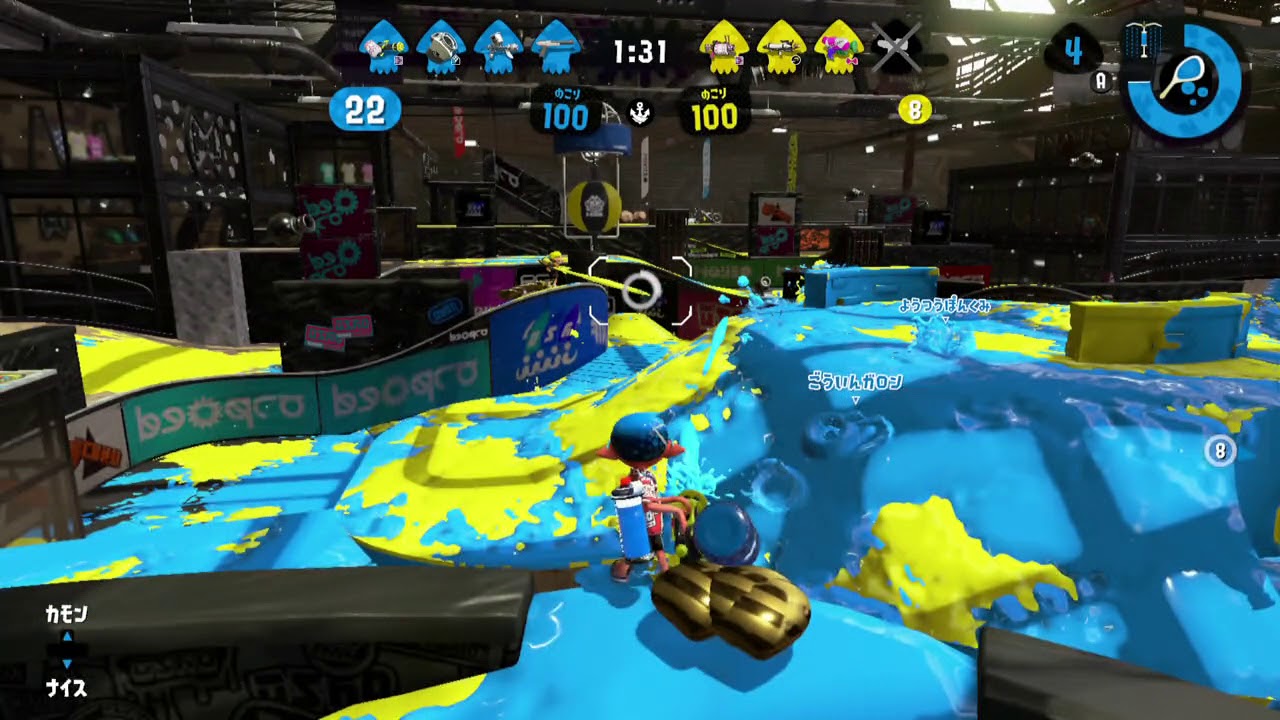Select the first blue team squid icon
The height and width of the screenshot is (720, 1280).
click(385, 45)
